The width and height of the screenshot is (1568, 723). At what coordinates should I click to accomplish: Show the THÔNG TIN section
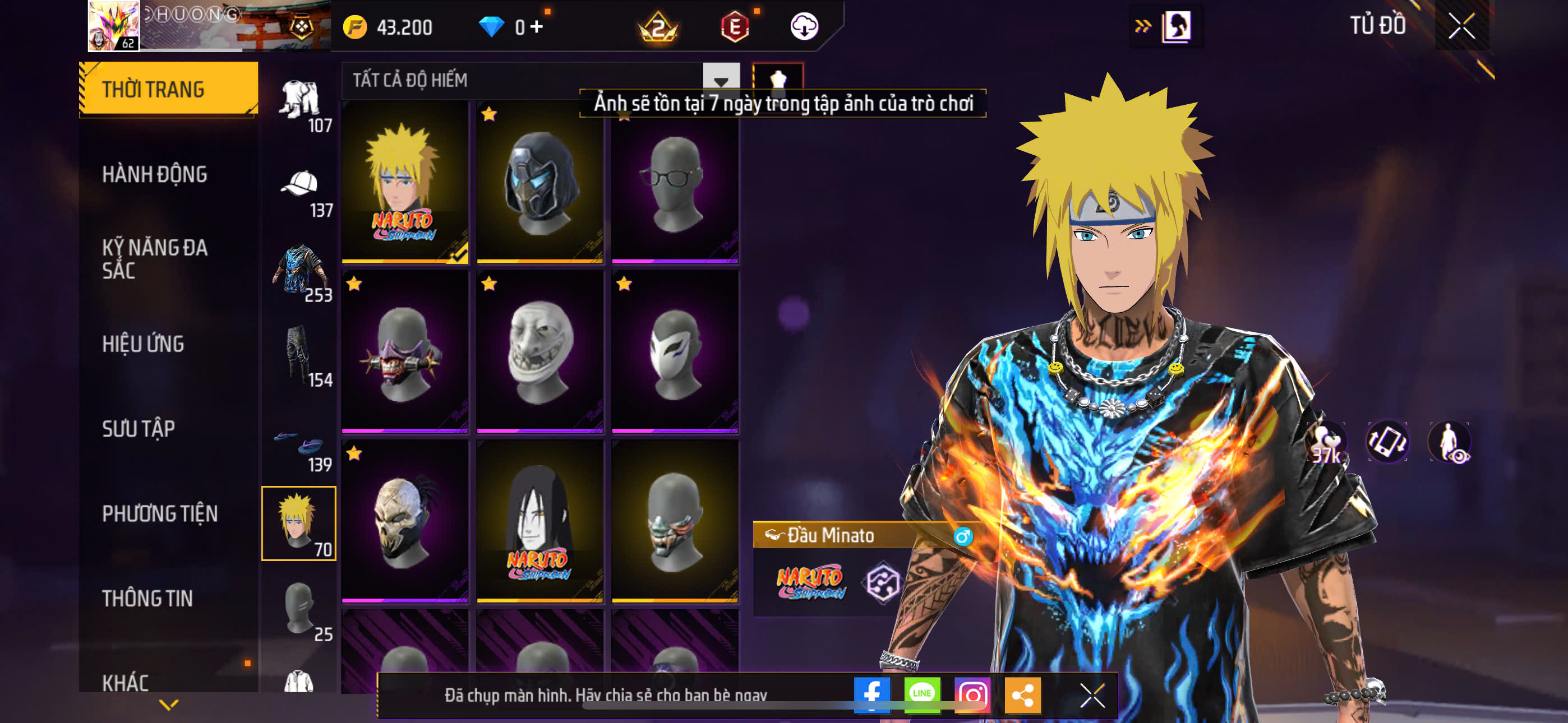(147, 598)
